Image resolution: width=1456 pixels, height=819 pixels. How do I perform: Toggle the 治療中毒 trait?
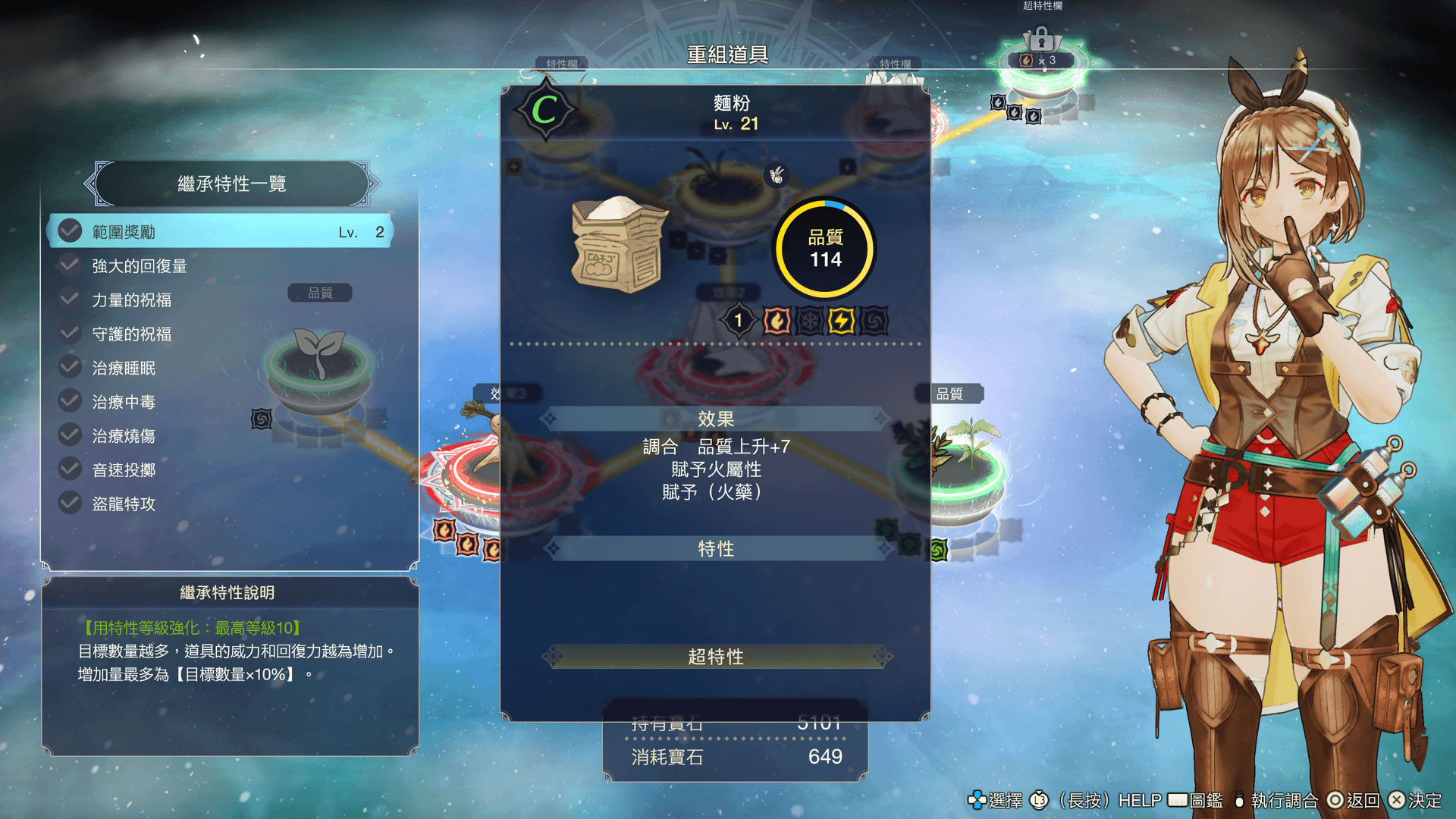[x=220, y=403]
